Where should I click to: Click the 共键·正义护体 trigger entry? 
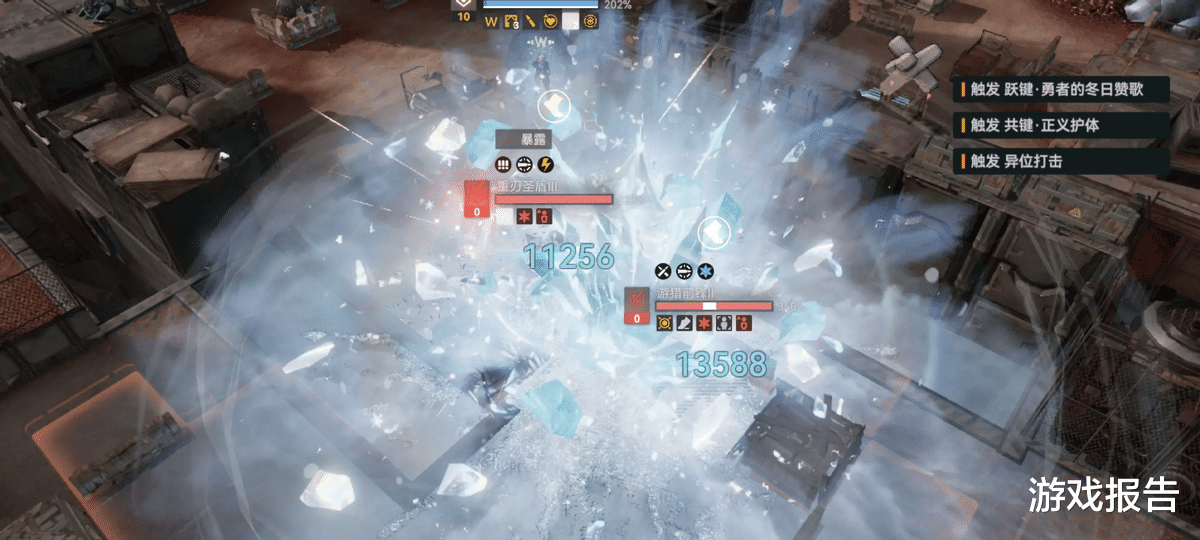(x=1060, y=125)
